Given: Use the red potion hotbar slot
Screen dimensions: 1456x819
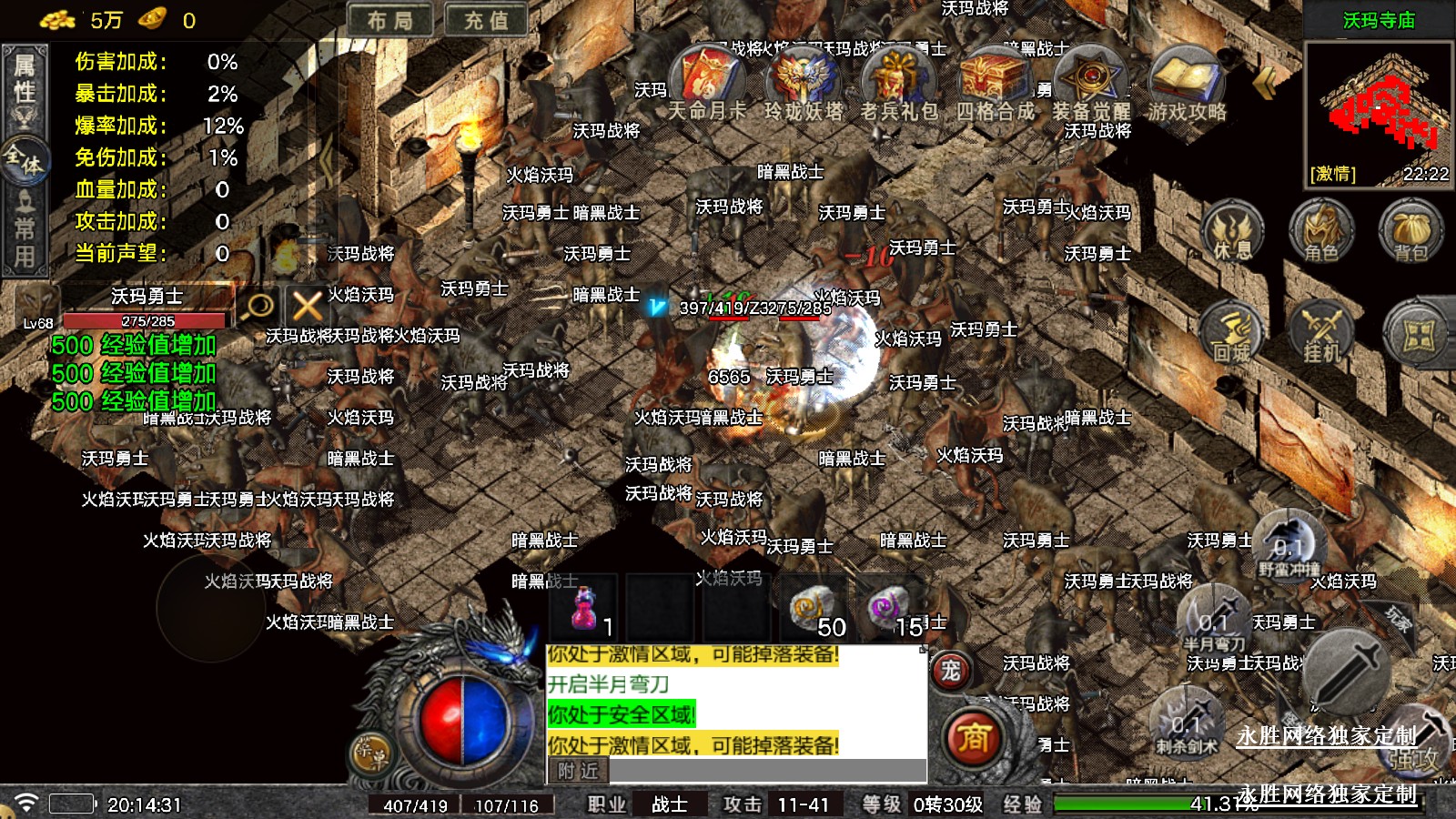Looking at the screenshot, I should tap(584, 608).
